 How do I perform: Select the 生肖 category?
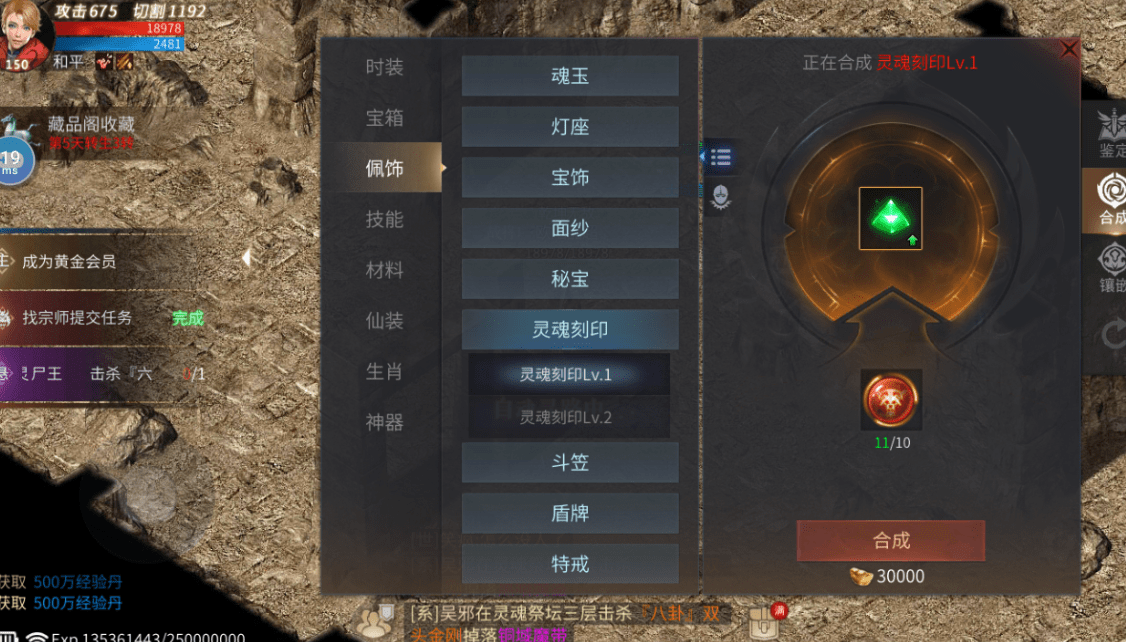(x=384, y=372)
